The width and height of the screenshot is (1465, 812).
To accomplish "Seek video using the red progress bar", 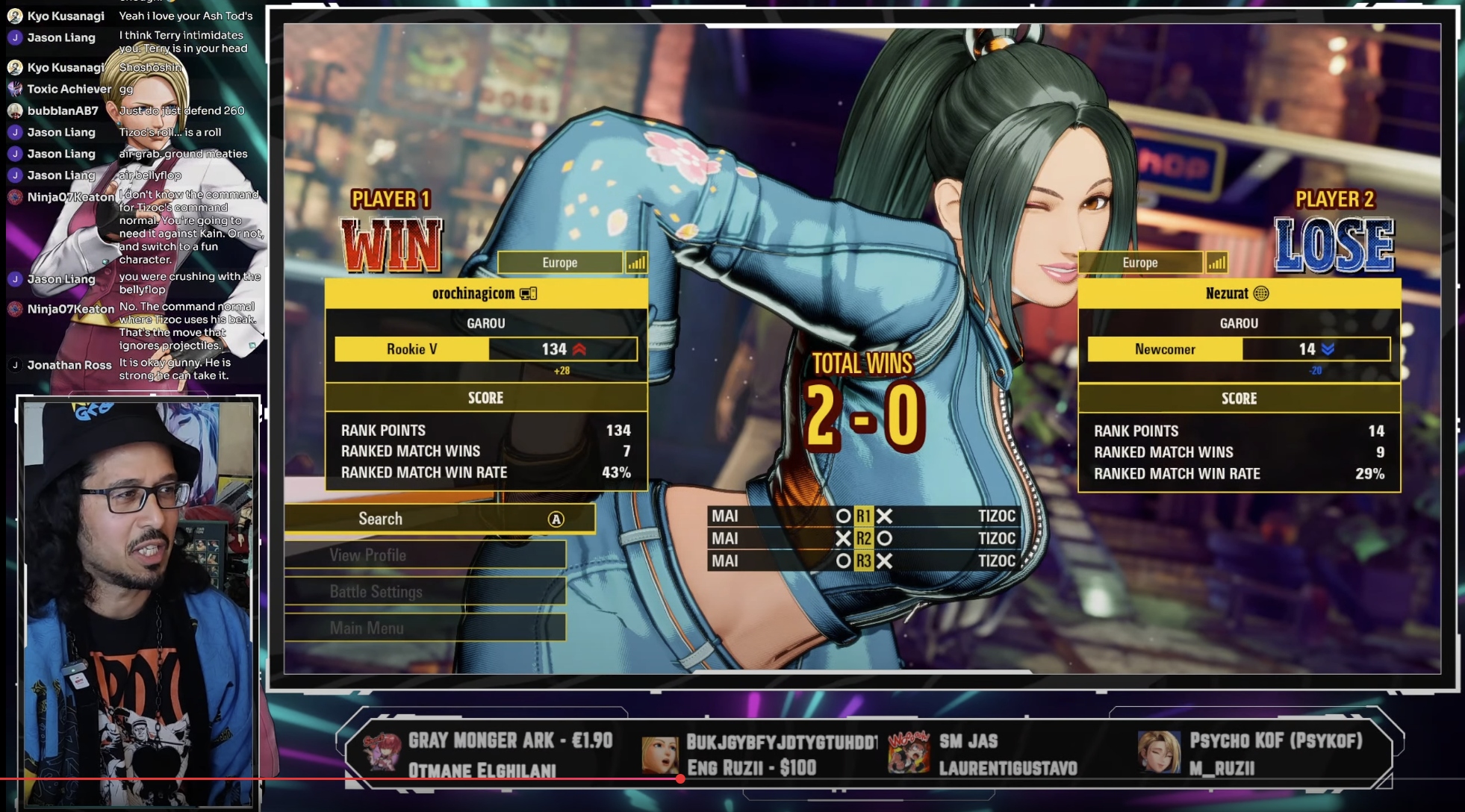I will 680,779.
